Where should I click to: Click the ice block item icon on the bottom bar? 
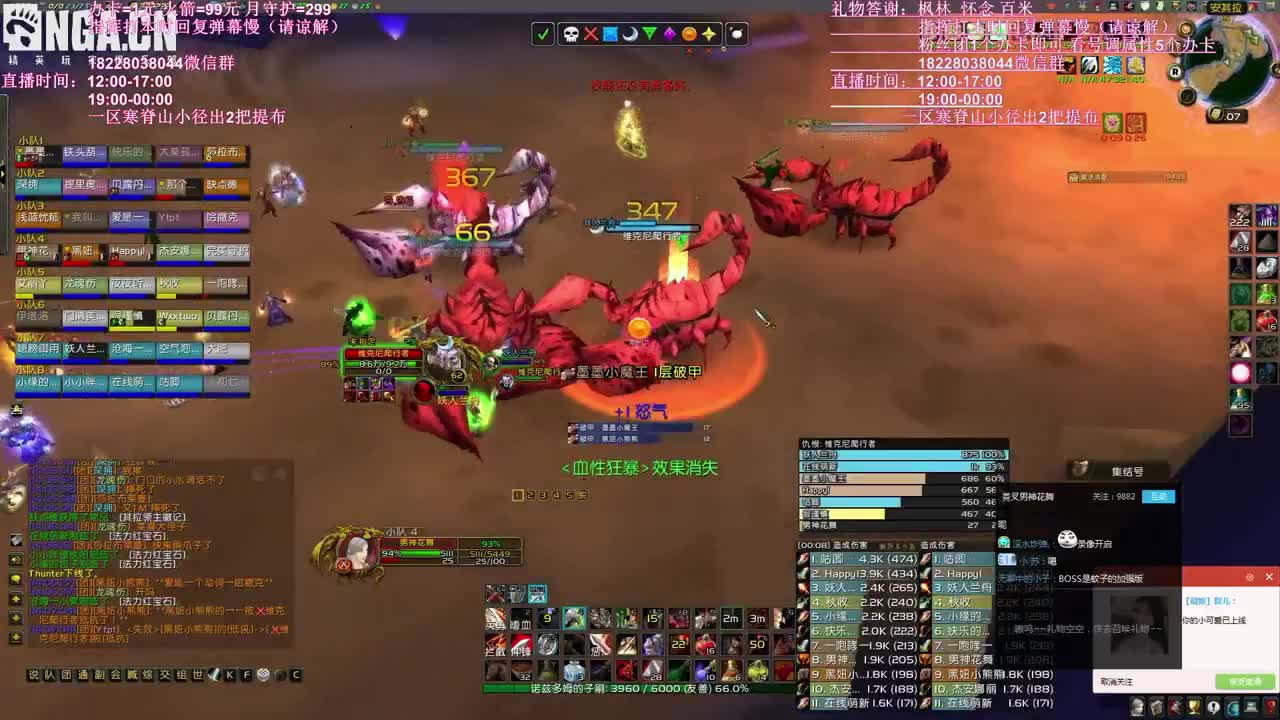point(574,669)
